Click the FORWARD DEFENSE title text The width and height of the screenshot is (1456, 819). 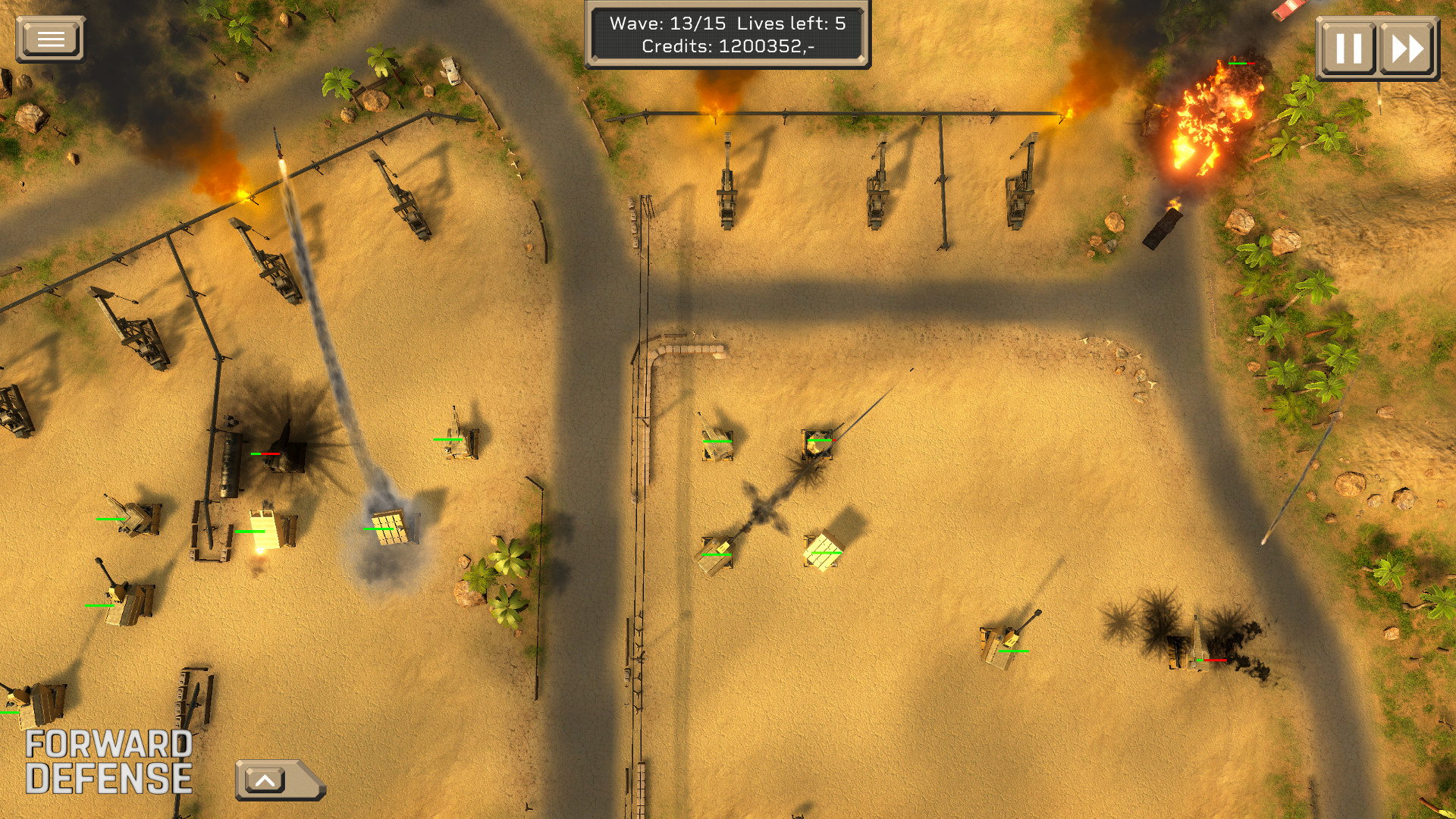click(x=109, y=761)
